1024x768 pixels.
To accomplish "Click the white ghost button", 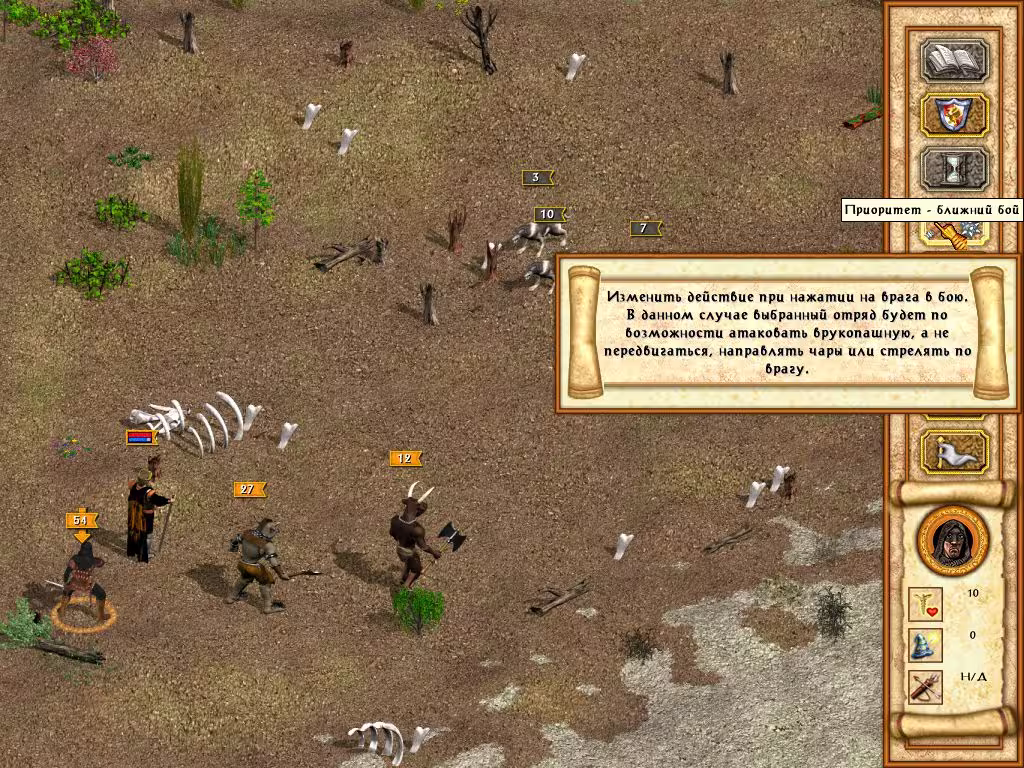I will coord(953,451).
